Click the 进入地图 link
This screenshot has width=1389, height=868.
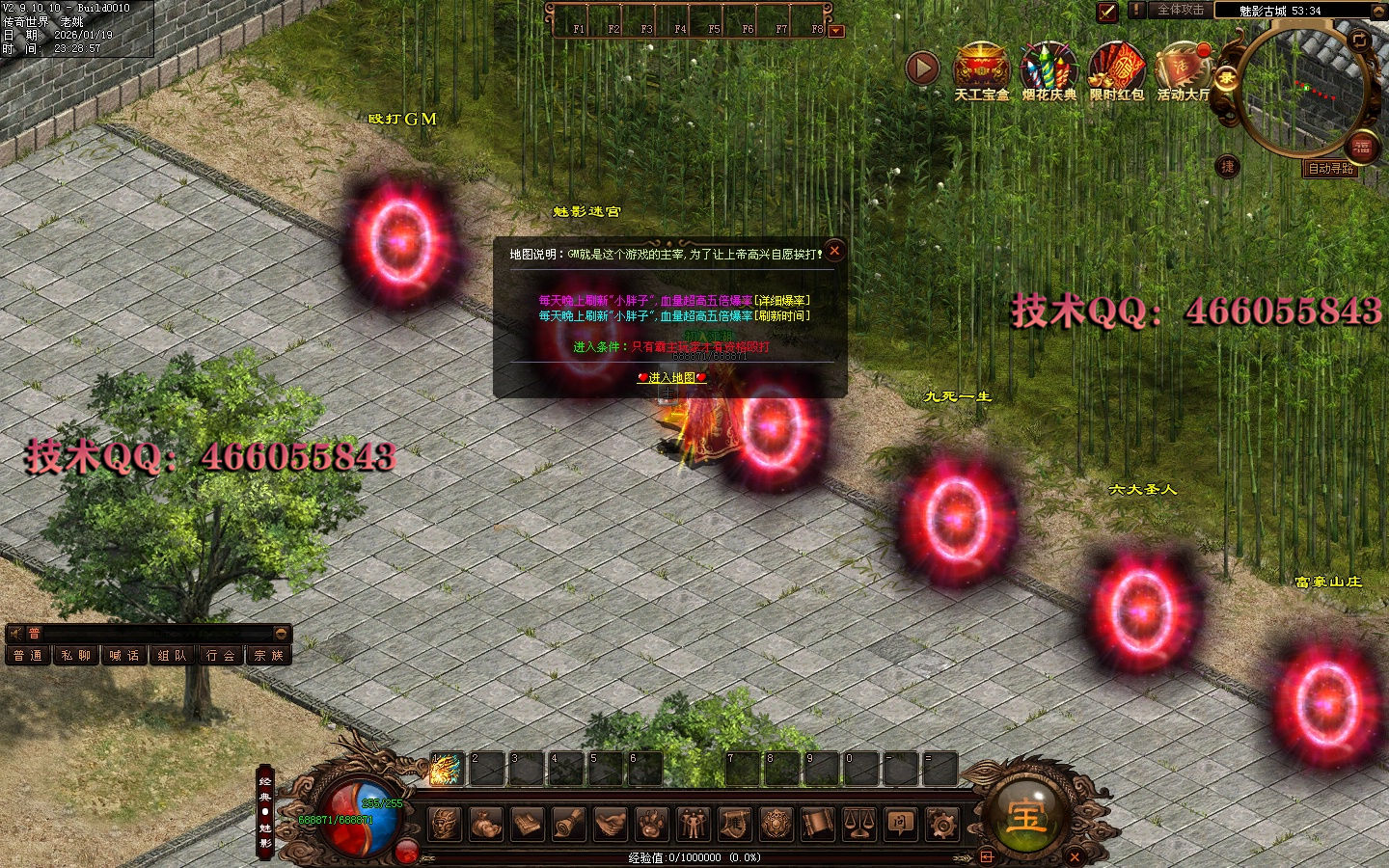(x=672, y=378)
